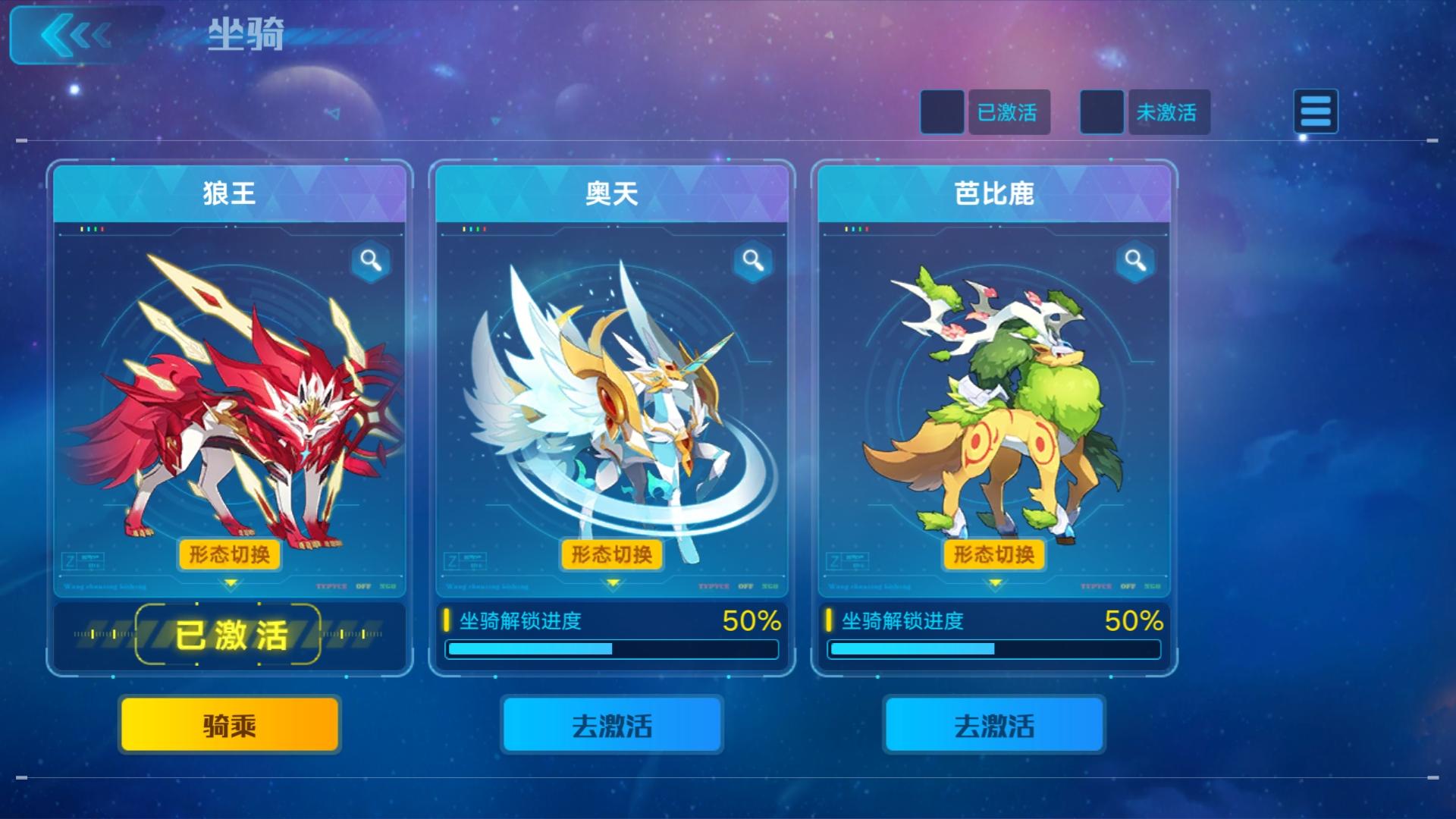Tap the magnifier icon on the 狼王 card
This screenshot has height=819, width=1456.
click(371, 260)
